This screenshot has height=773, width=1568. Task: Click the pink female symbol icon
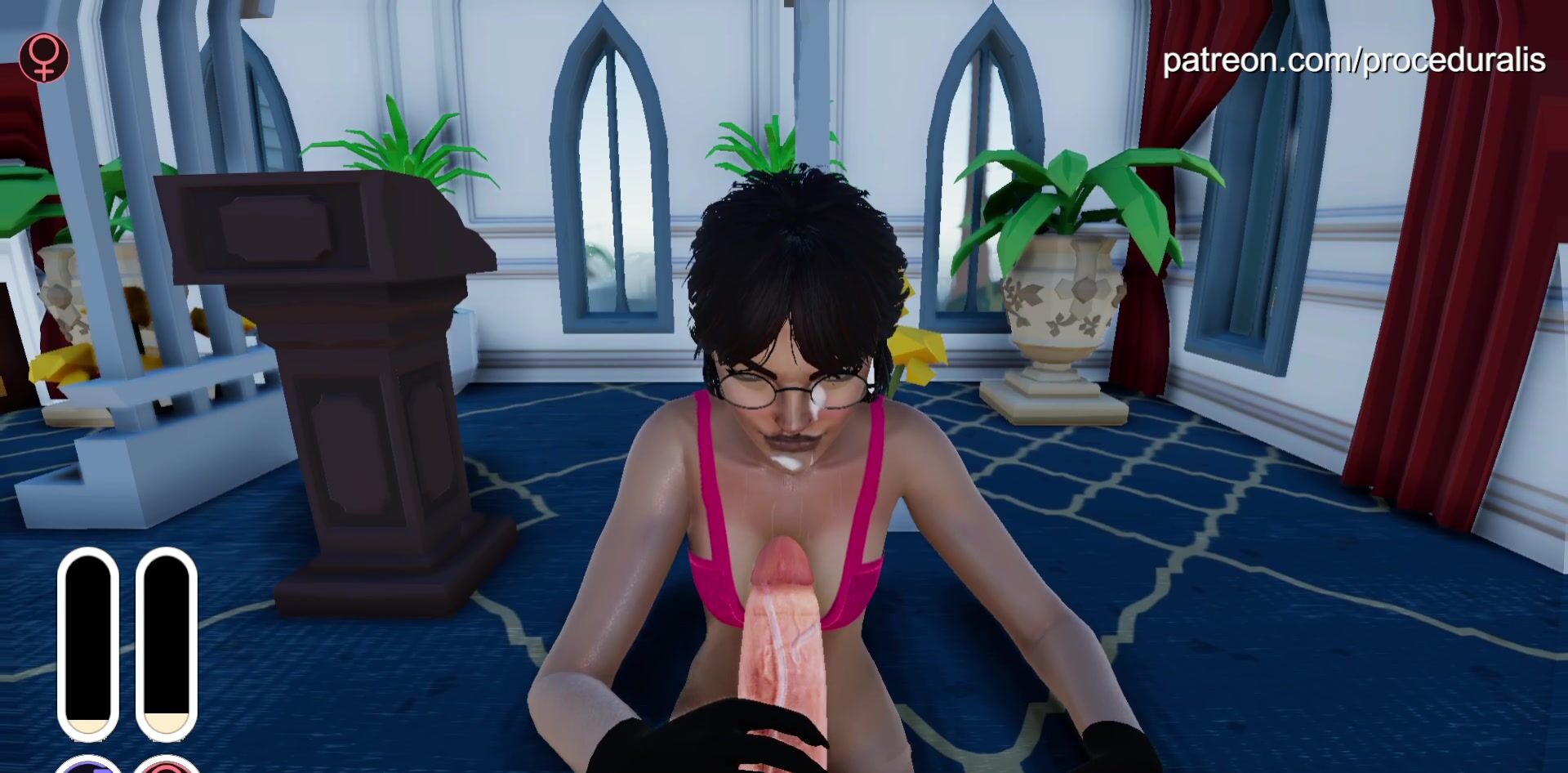click(44, 58)
